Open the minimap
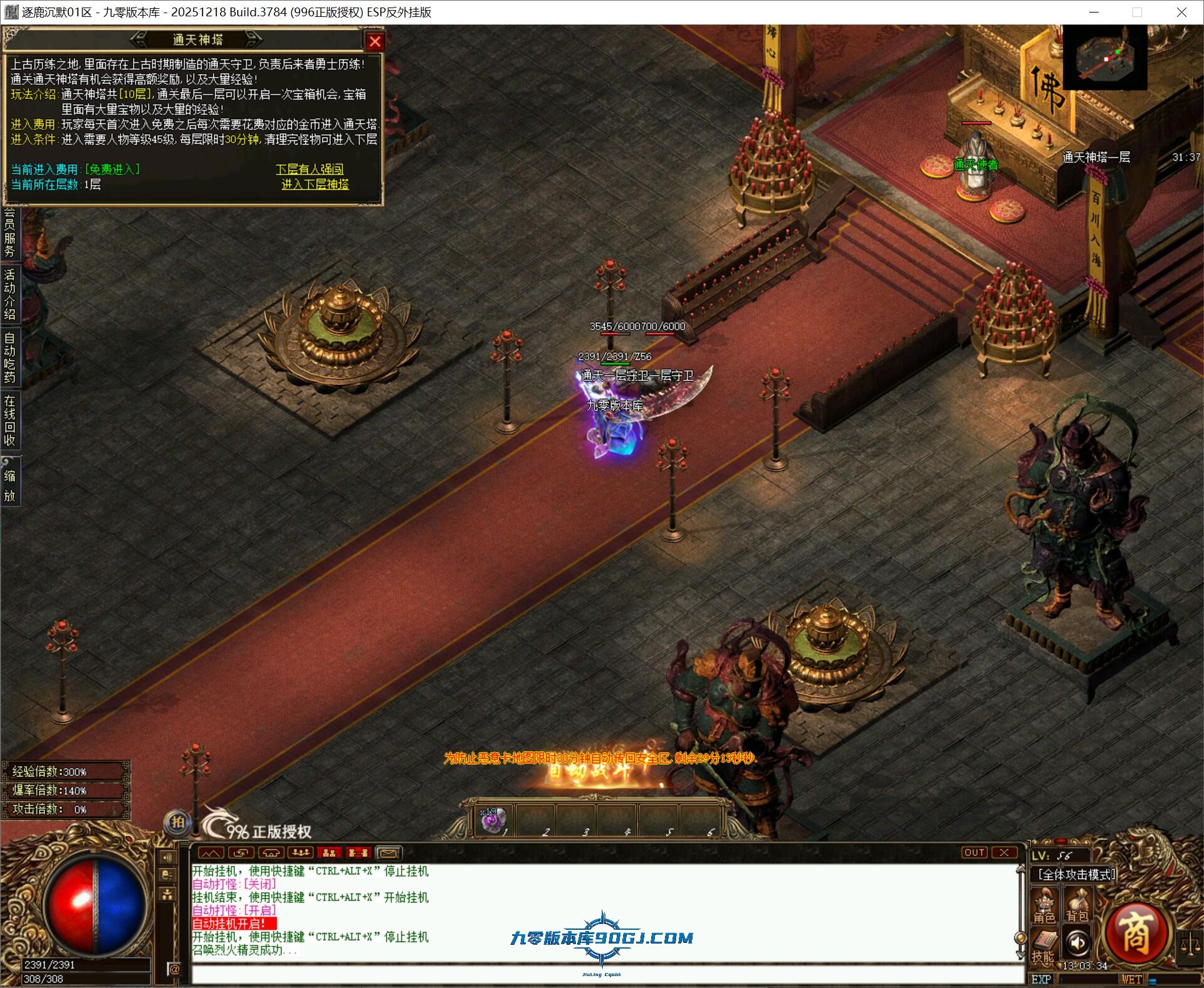The width and height of the screenshot is (1204, 988). (x=1104, y=59)
